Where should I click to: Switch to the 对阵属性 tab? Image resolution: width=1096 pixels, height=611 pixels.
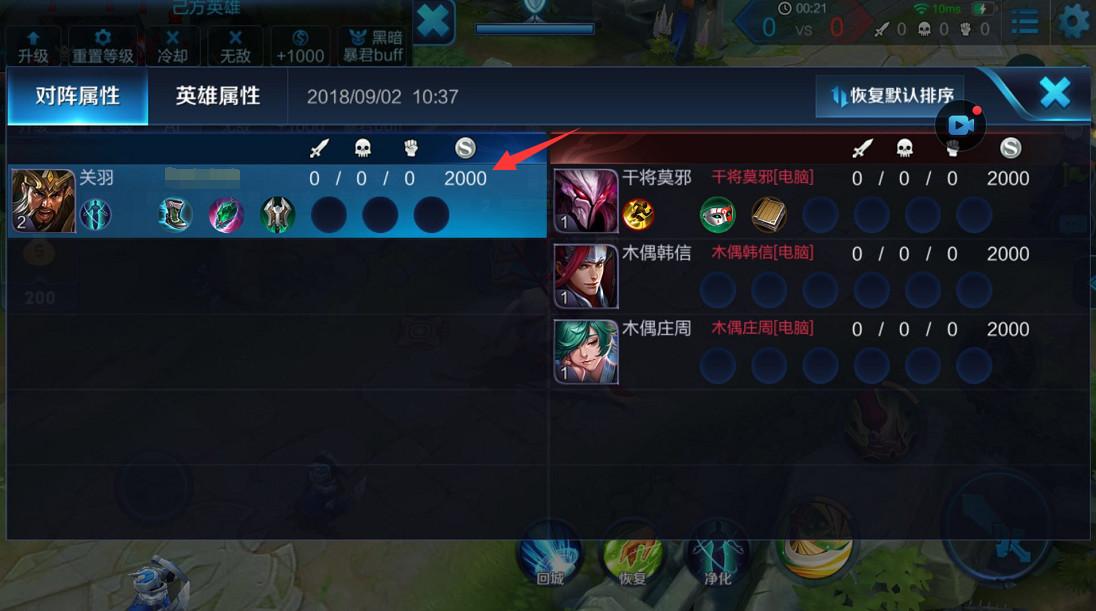click(x=77, y=97)
